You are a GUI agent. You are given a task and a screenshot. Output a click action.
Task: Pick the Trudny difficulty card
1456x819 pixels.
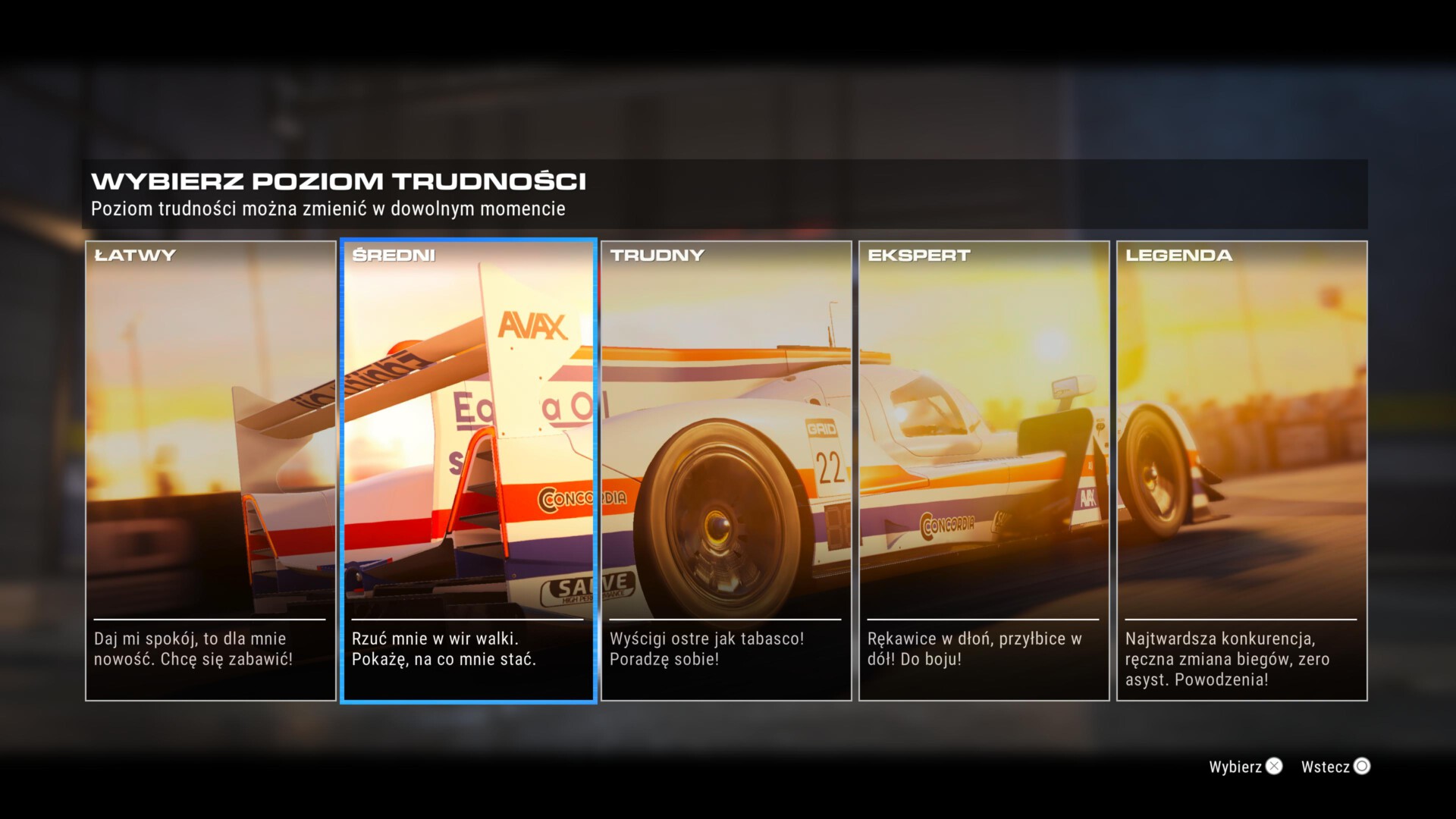(726, 470)
